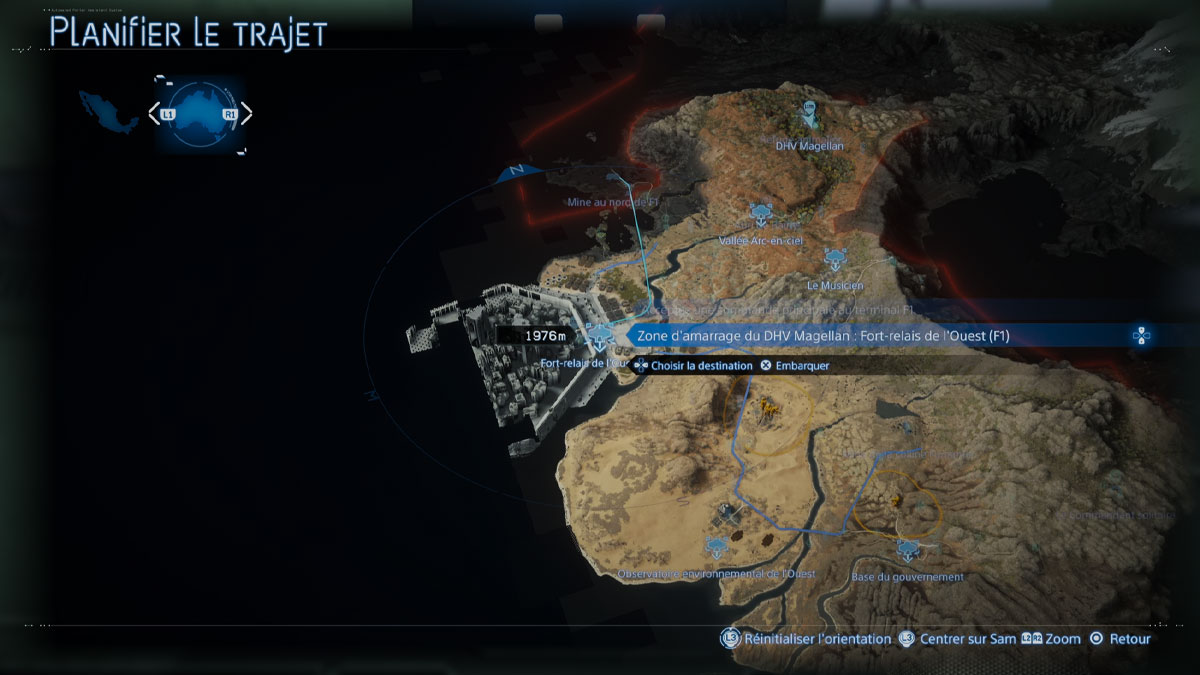Choose the Vallée Arc-en-ciel marker

click(x=761, y=211)
